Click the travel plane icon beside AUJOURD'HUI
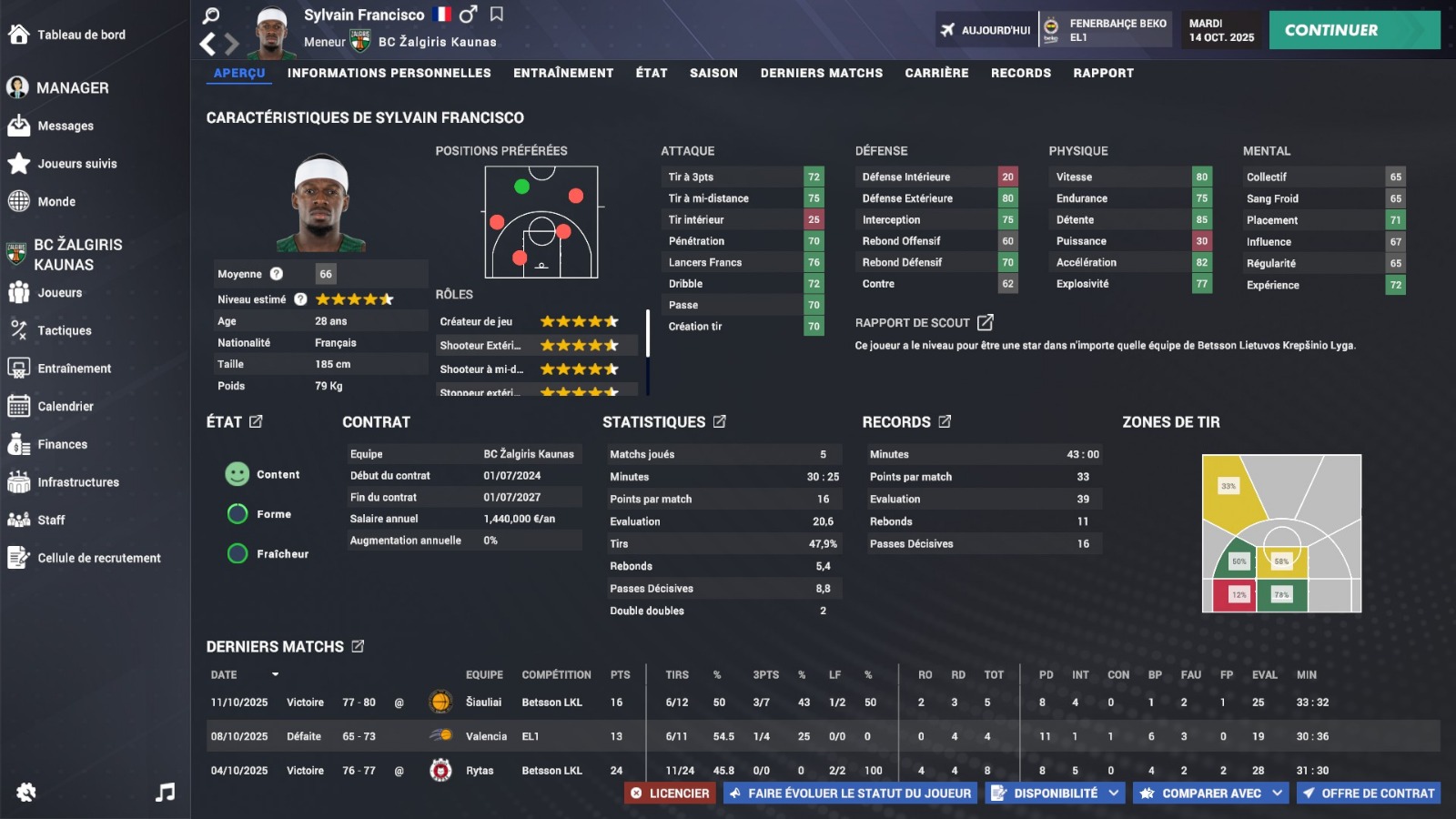This screenshot has width=1456, height=819. coord(948,28)
